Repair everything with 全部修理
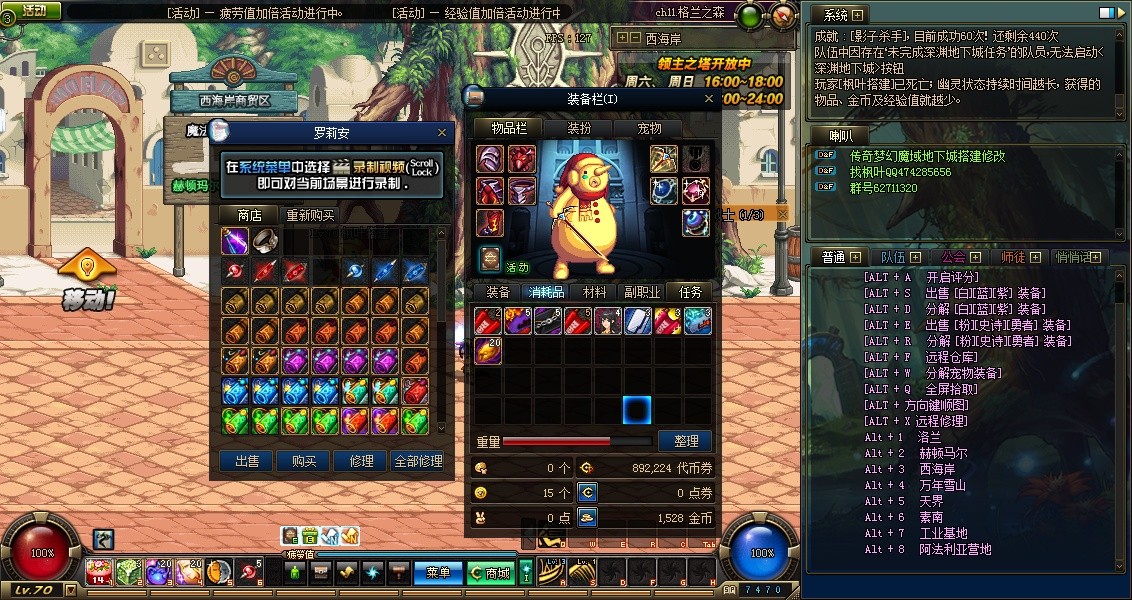 pyautogui.click(x=418, y=461)
